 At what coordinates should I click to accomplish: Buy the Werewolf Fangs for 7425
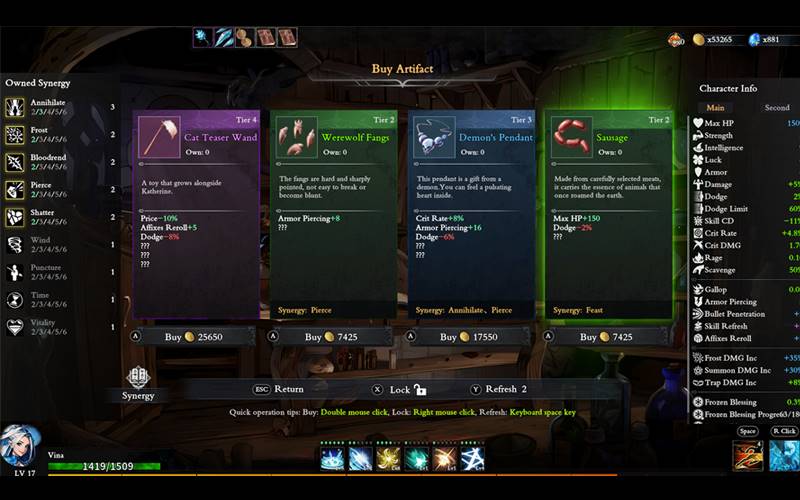(333, 337)
